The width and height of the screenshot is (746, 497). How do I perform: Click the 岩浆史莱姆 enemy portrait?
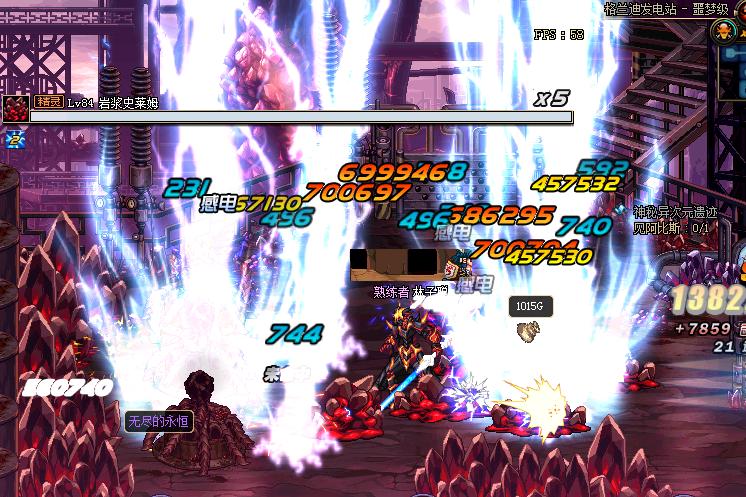pyautogui.click(x=15, y=108)
